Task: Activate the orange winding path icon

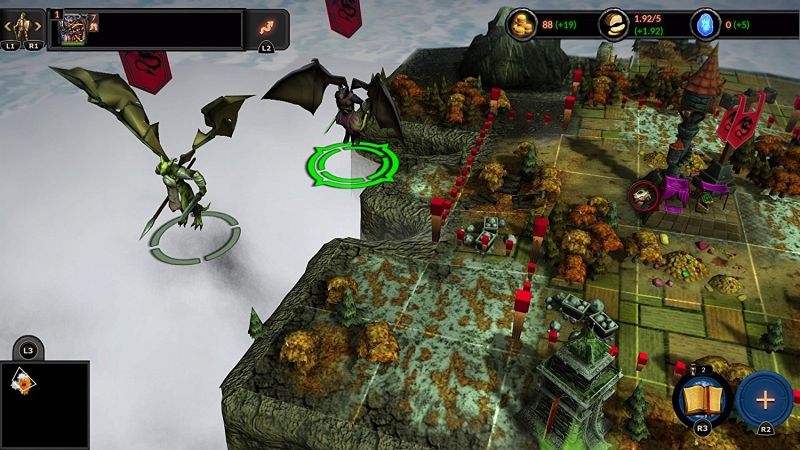Action: tap(267, 23)
